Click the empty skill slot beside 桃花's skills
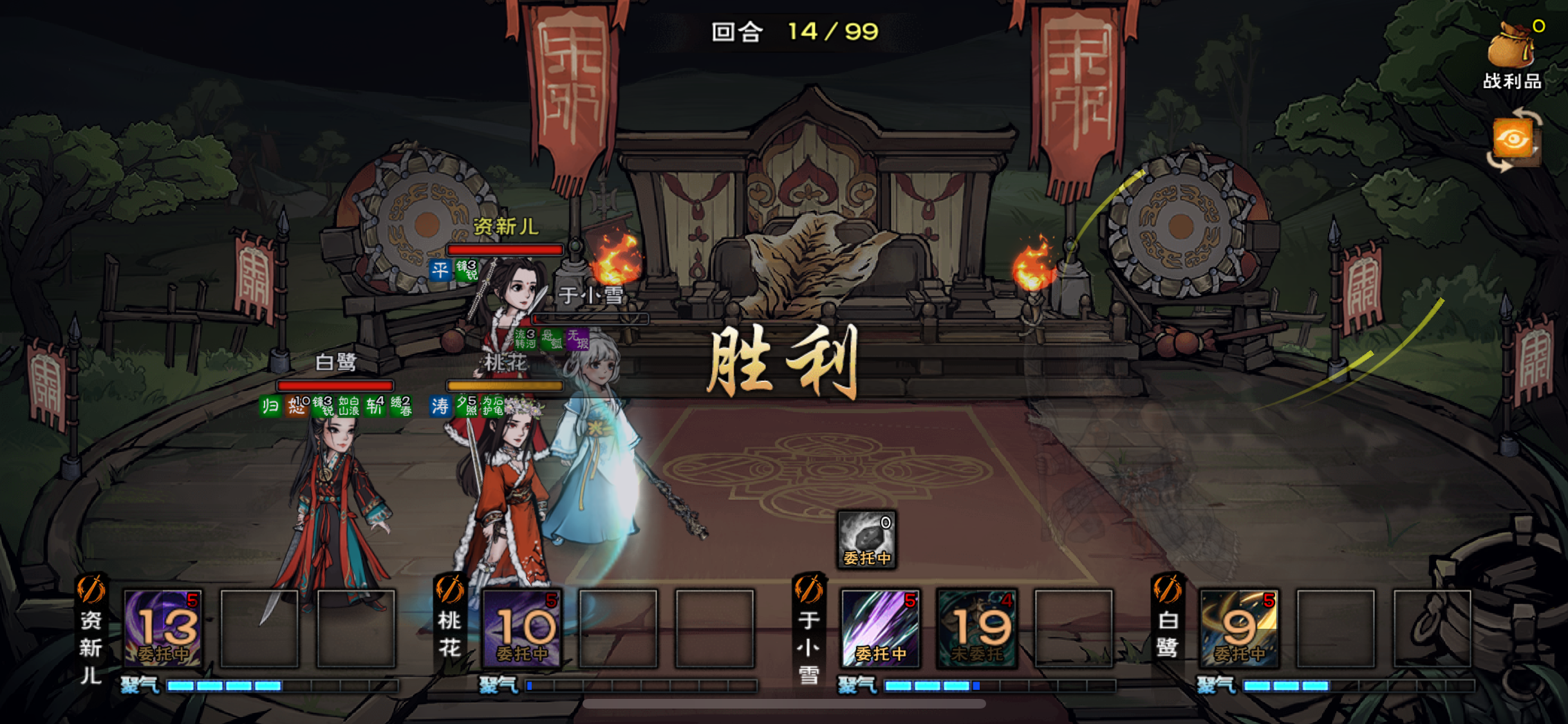 (618, 627)
